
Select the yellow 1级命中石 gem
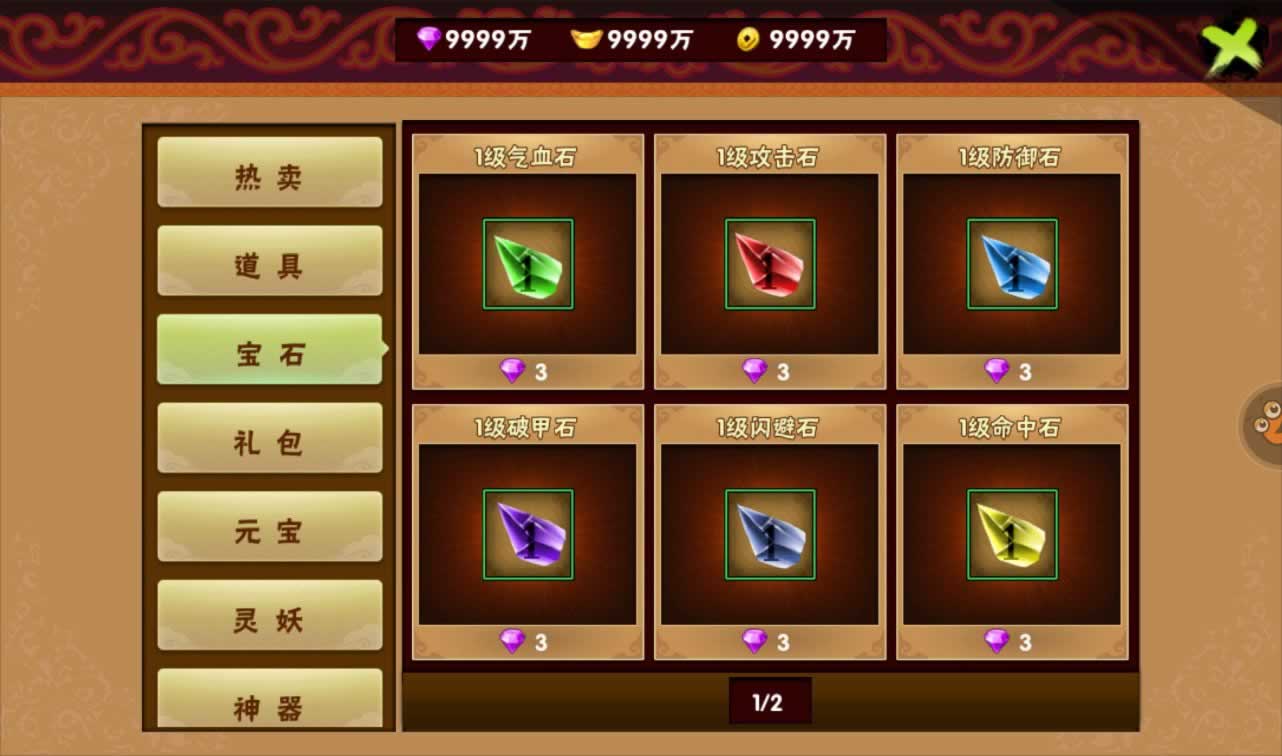pos(1012,534)
